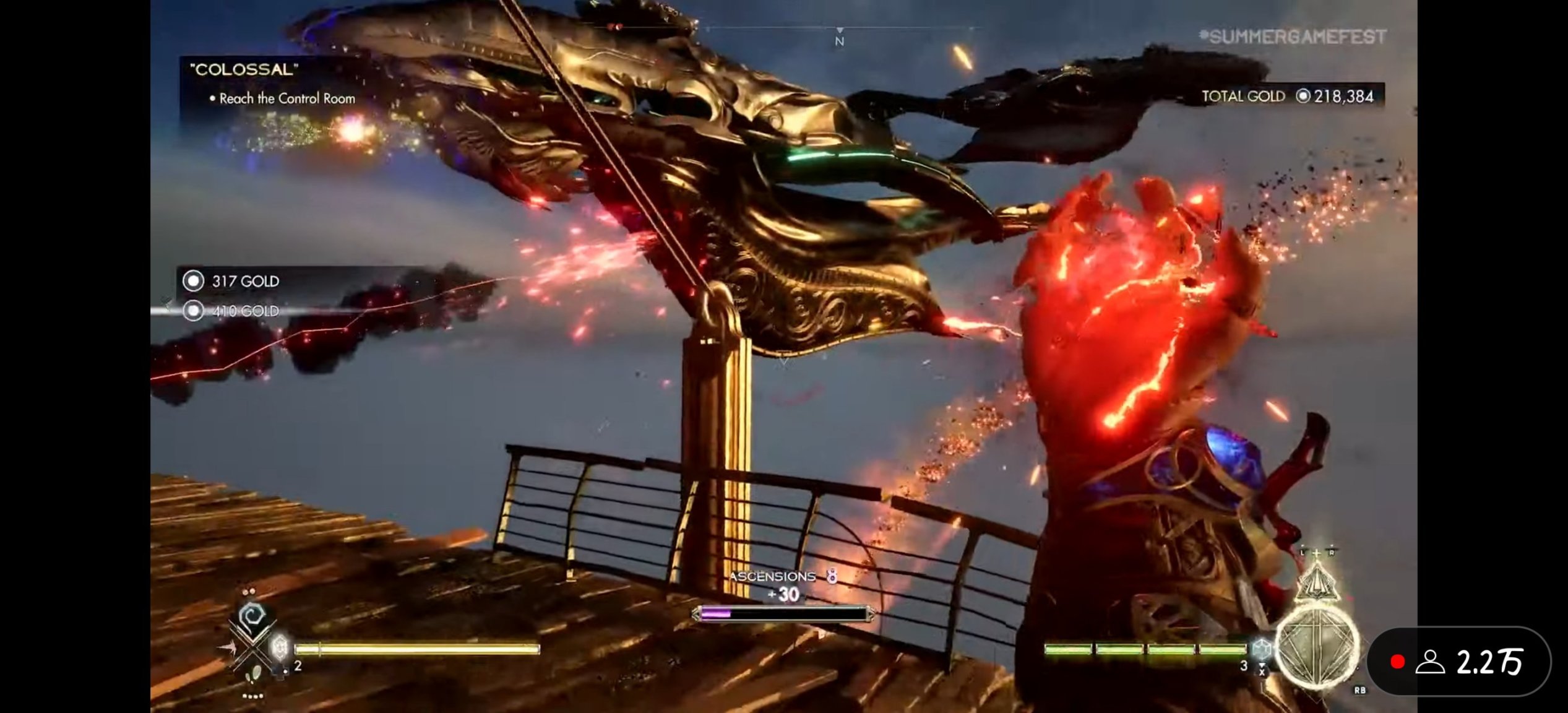Click the compass north marker
Screen dimensions: 1568x713
coord(839,40)
